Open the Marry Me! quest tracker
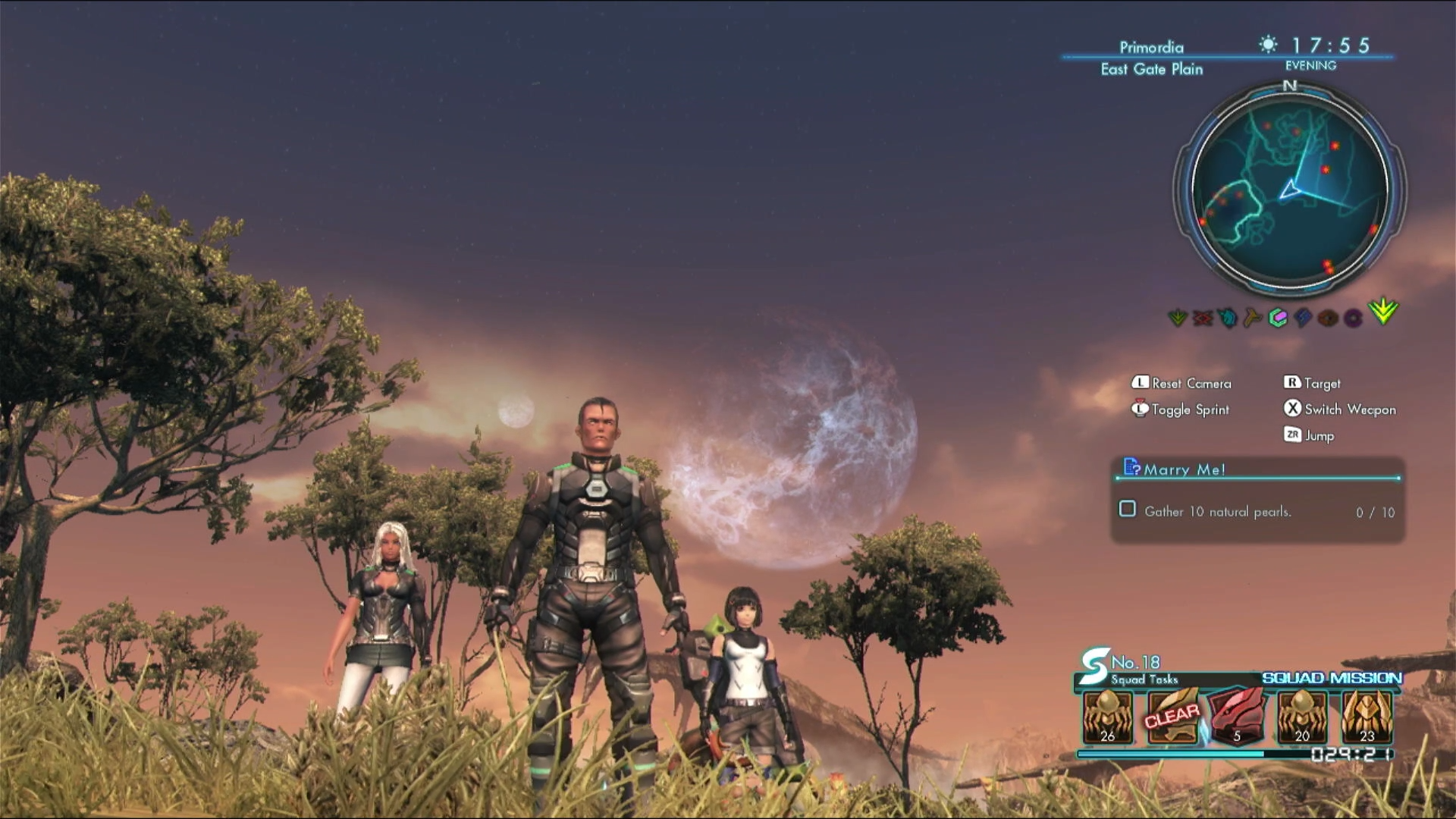Screen dimensions: 1456x819 [1185, 469]
